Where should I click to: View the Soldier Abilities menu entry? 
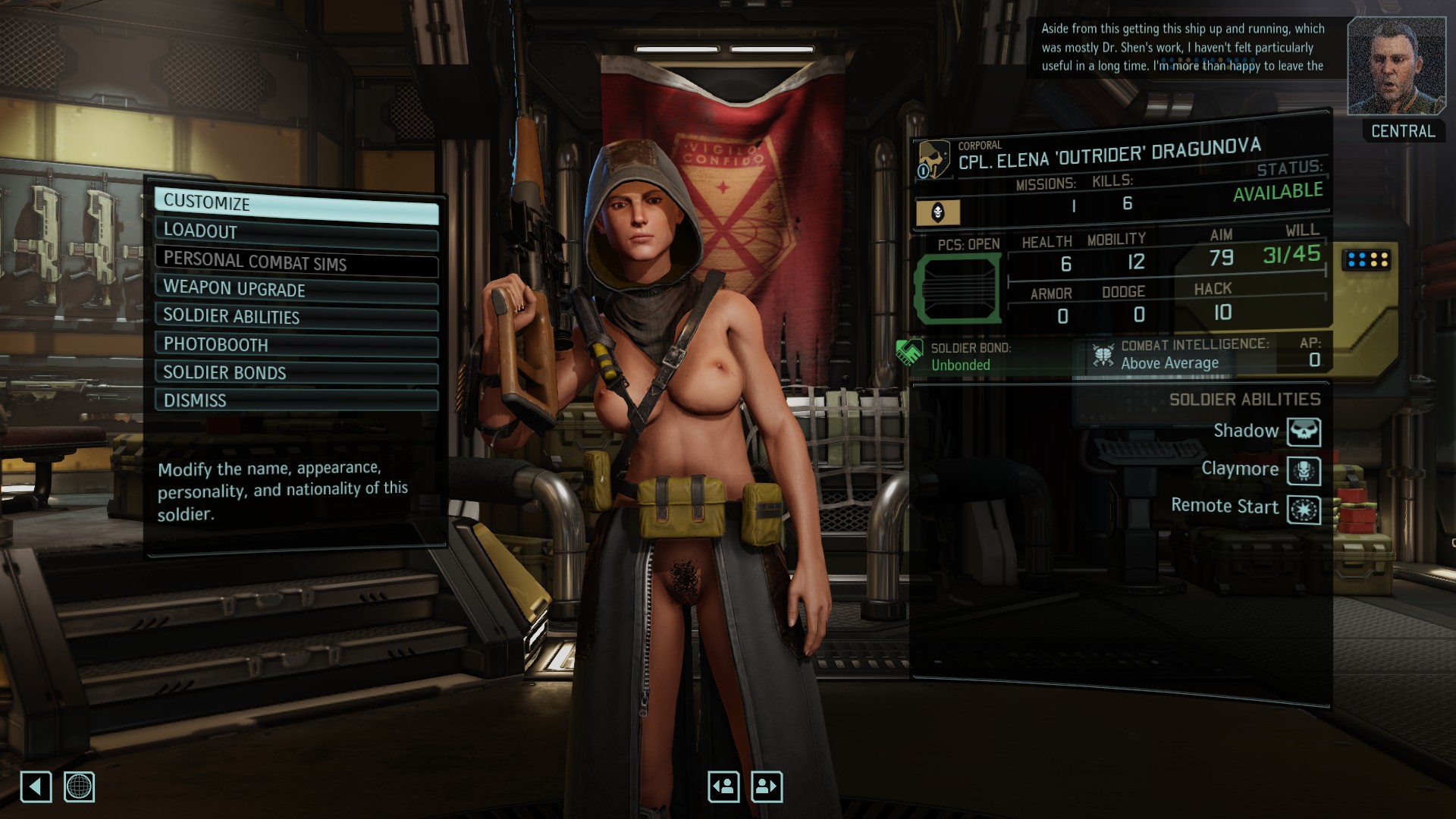[x=296, y=317]
